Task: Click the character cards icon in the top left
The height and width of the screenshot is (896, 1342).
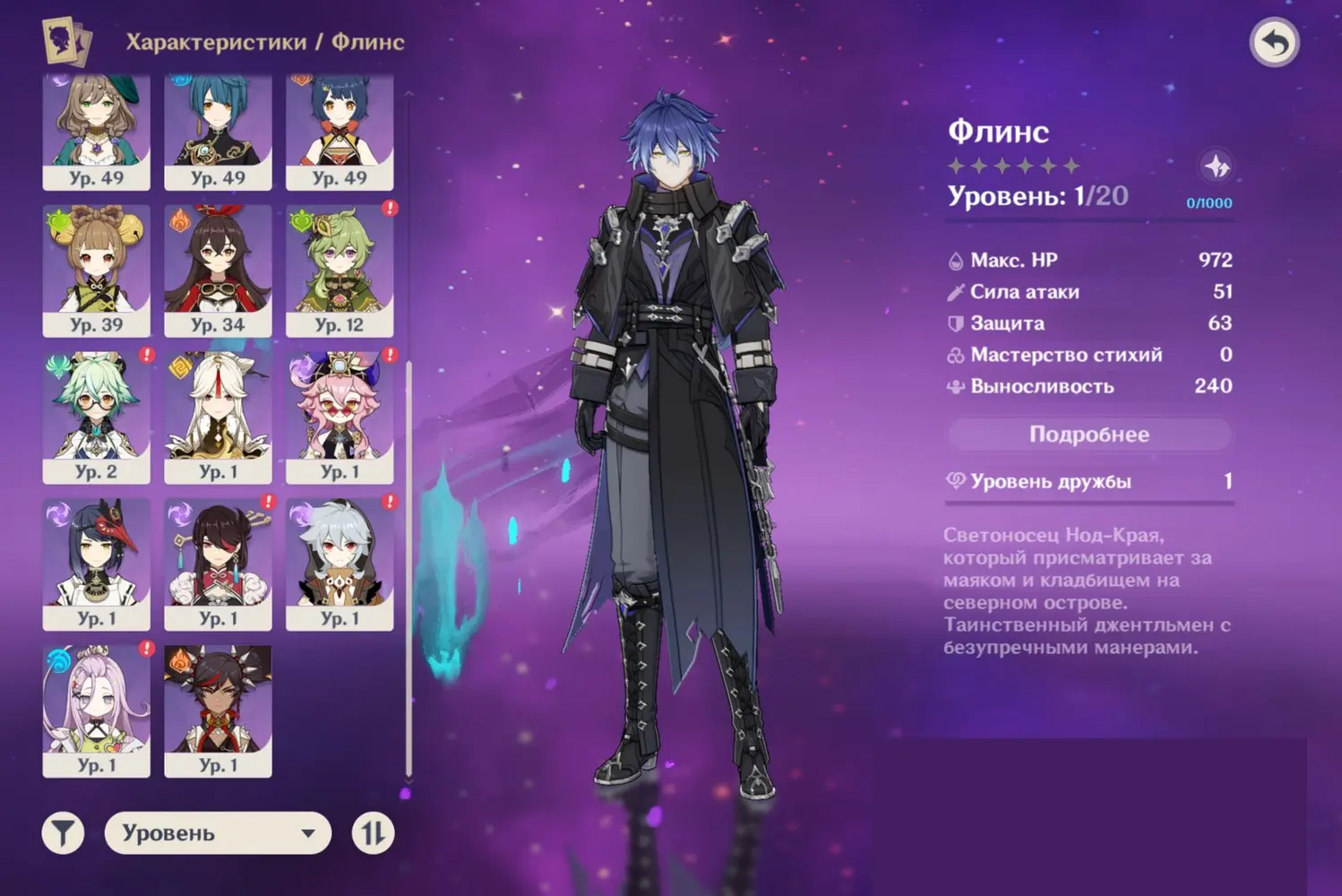Action: point(66,39)
